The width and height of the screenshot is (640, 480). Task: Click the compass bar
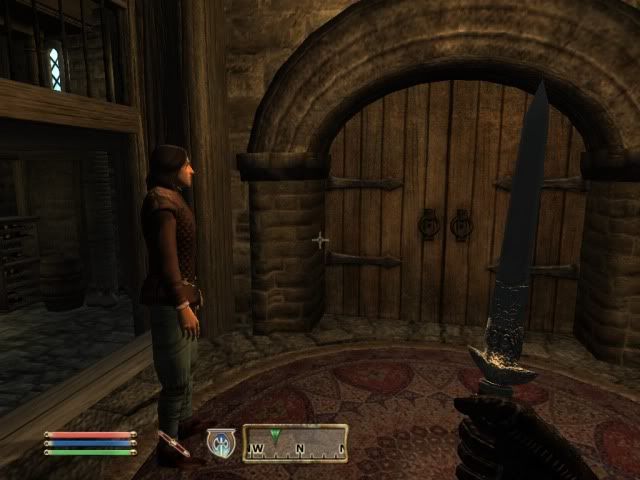[295, 443]
